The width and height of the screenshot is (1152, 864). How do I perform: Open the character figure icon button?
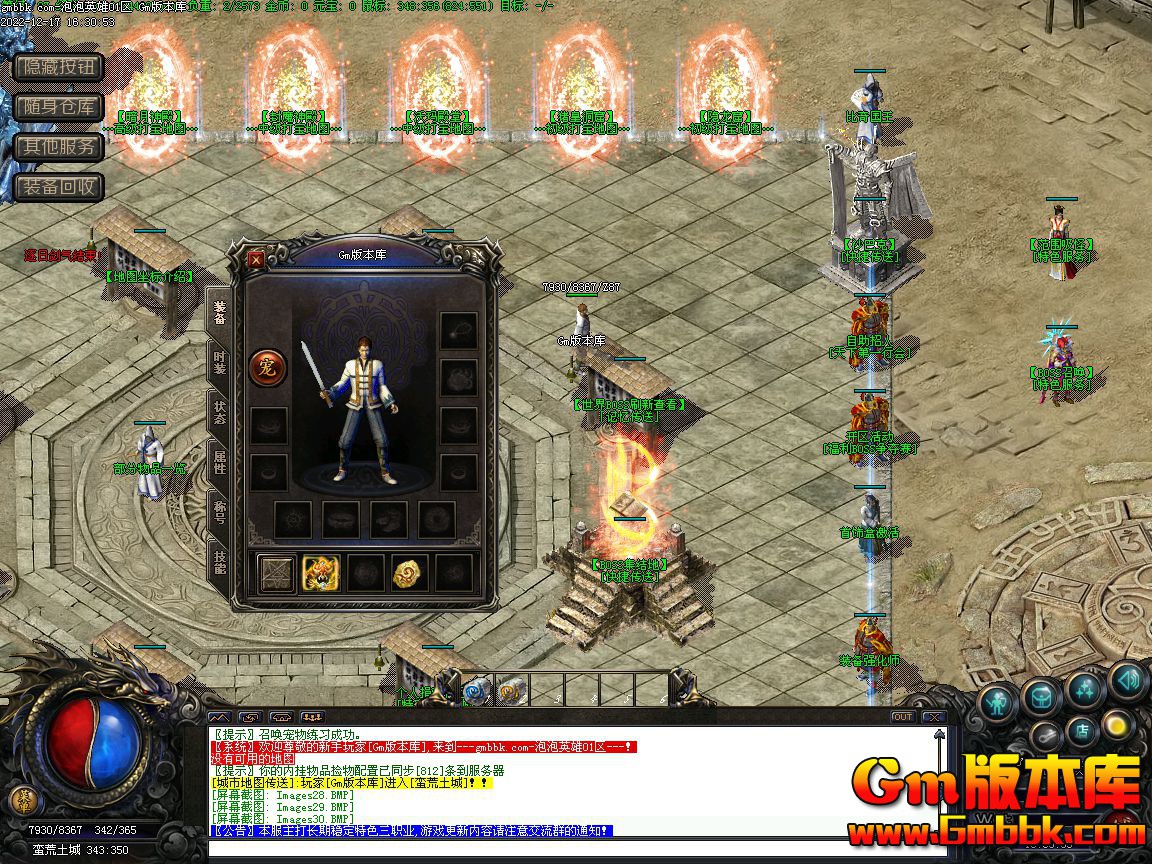997,703
